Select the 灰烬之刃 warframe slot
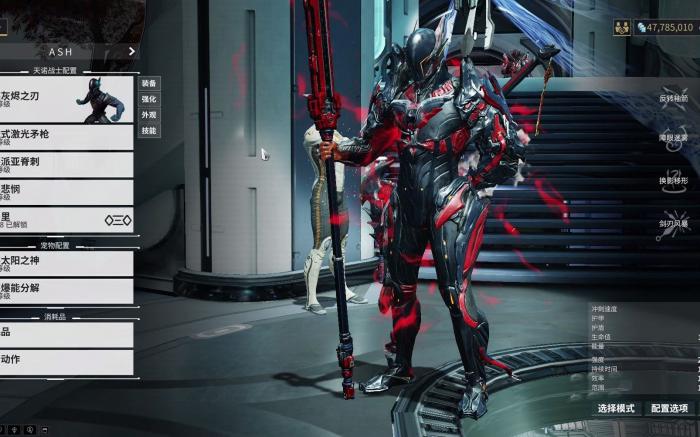Viewport: 700px width, 437px height. [x=66, y=100]
